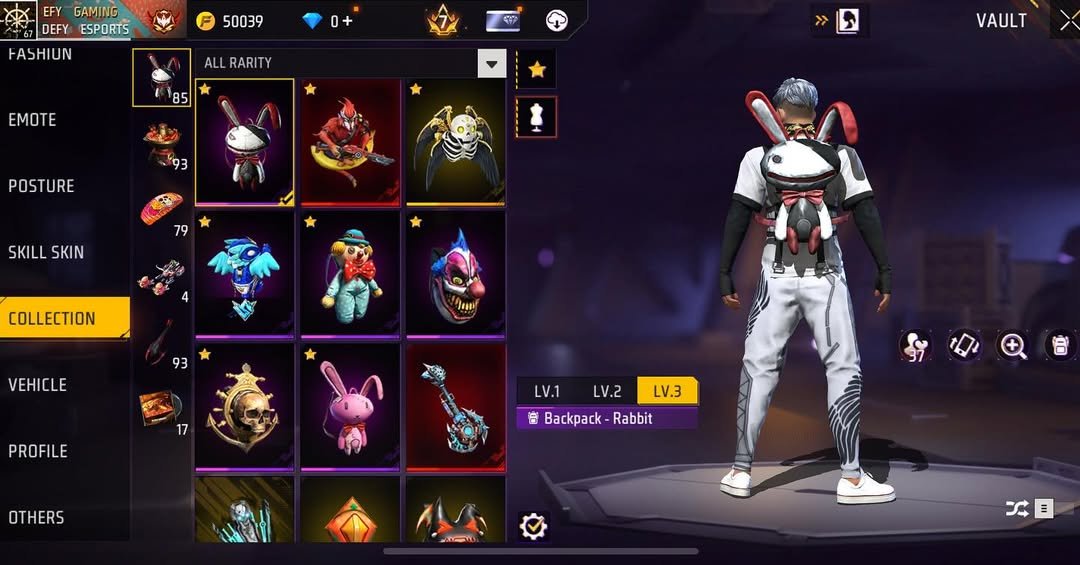Select the Posture menu entry
Screen dimensions: 1080x565
point(41,186)
